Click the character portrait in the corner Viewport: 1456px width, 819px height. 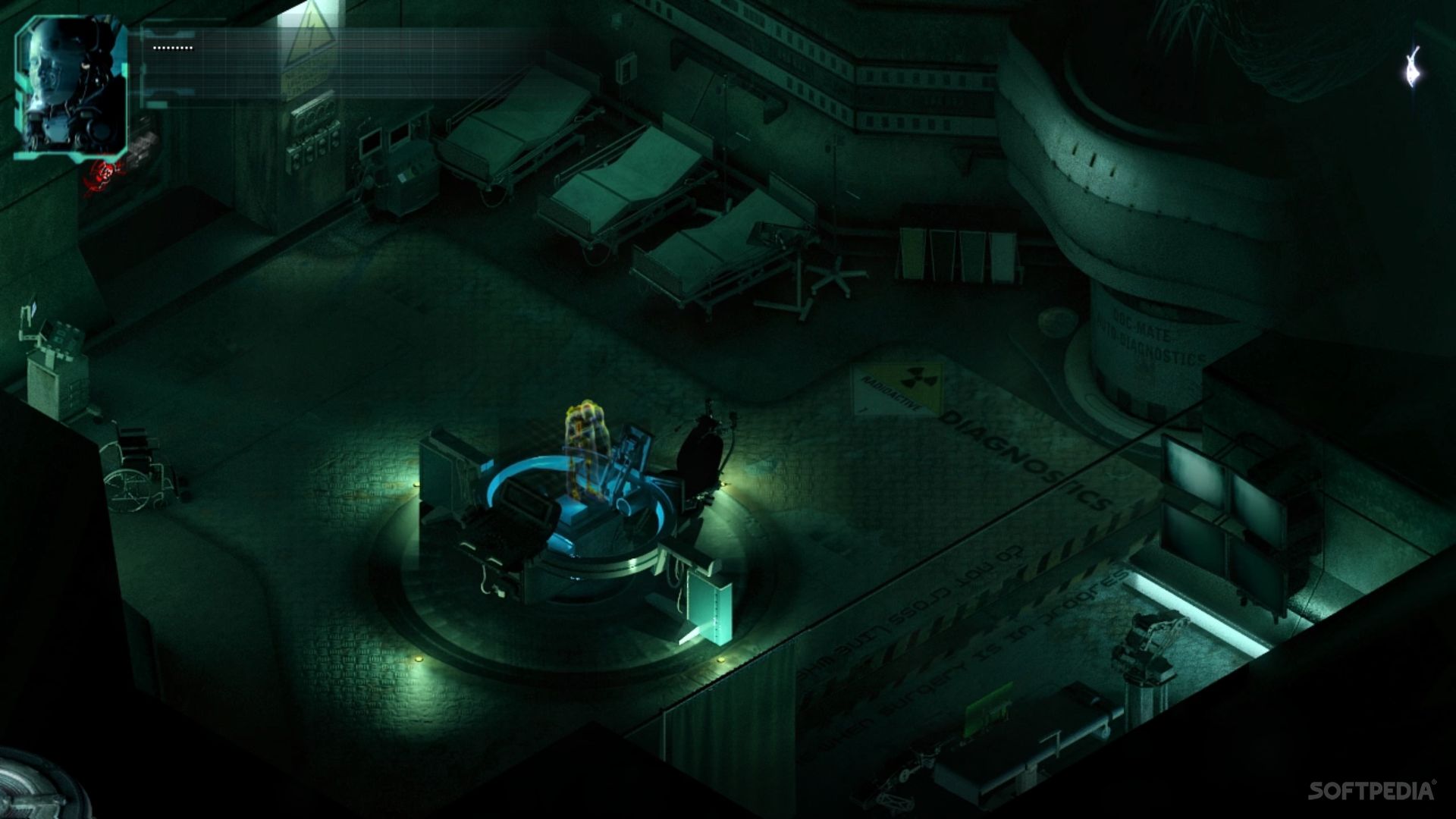coord(71,86)
